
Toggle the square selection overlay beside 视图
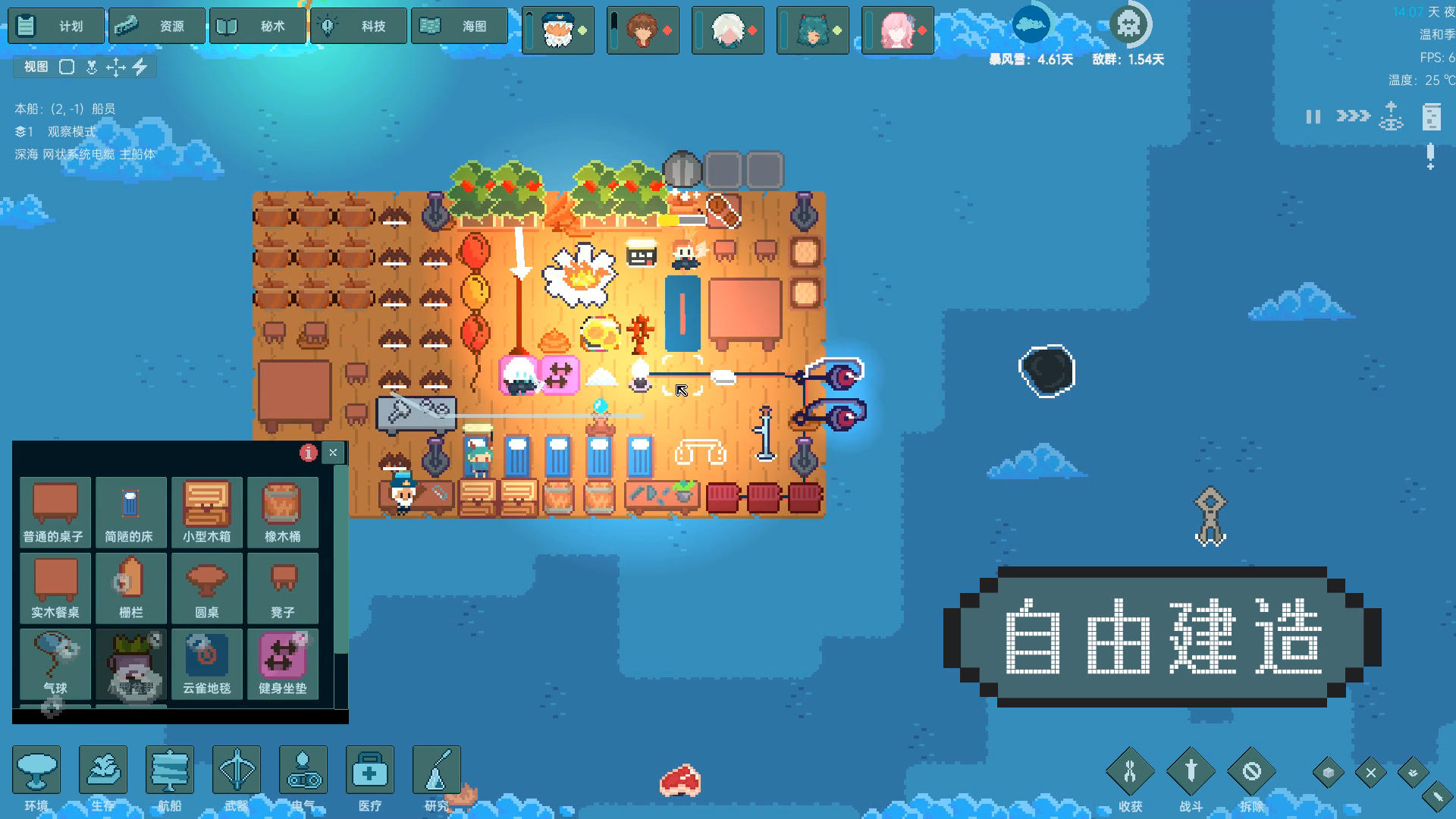click(x=68, y=67)
